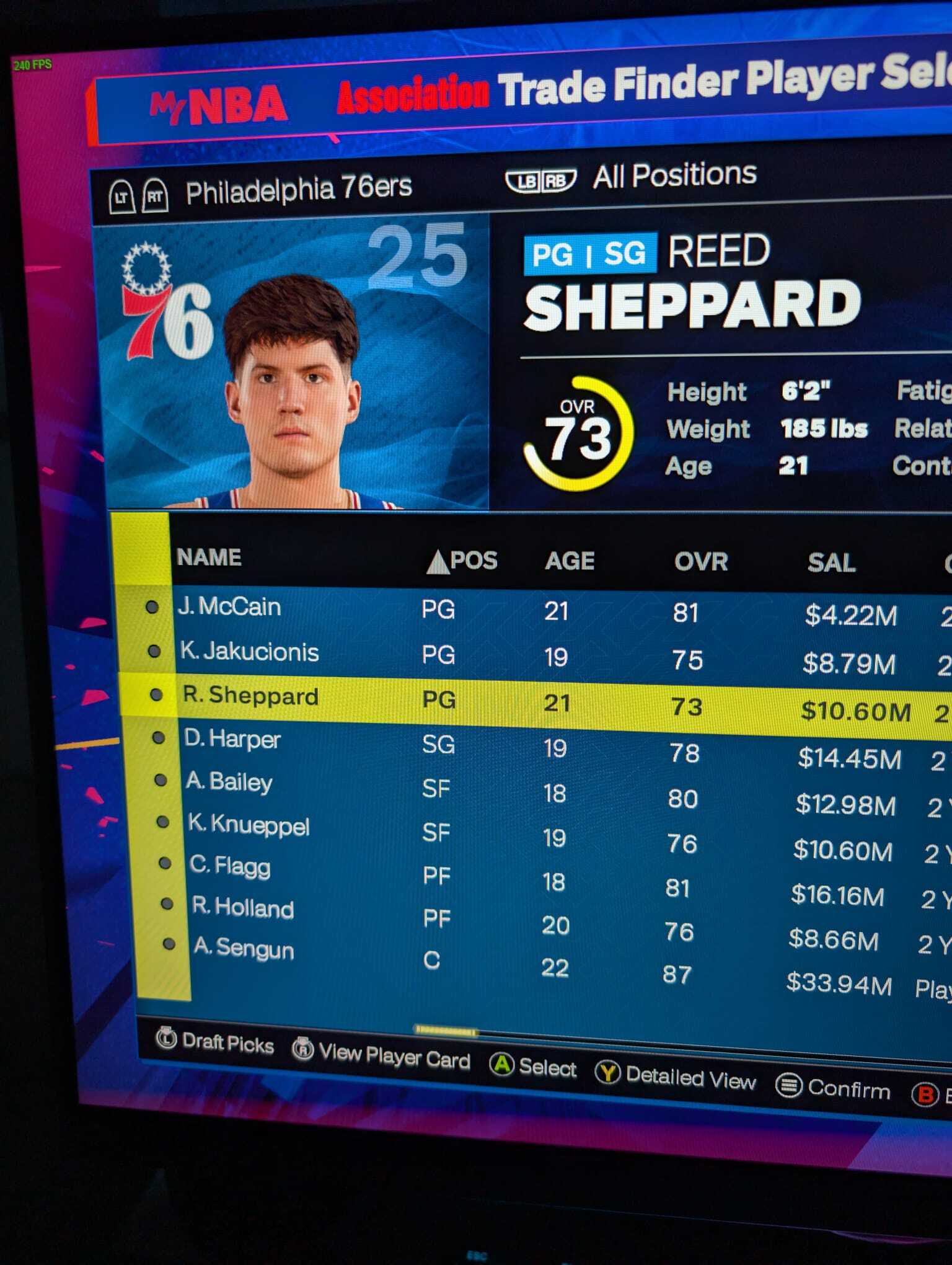Change the Philadelphia 76ers team selector

[x=299, y=190]
